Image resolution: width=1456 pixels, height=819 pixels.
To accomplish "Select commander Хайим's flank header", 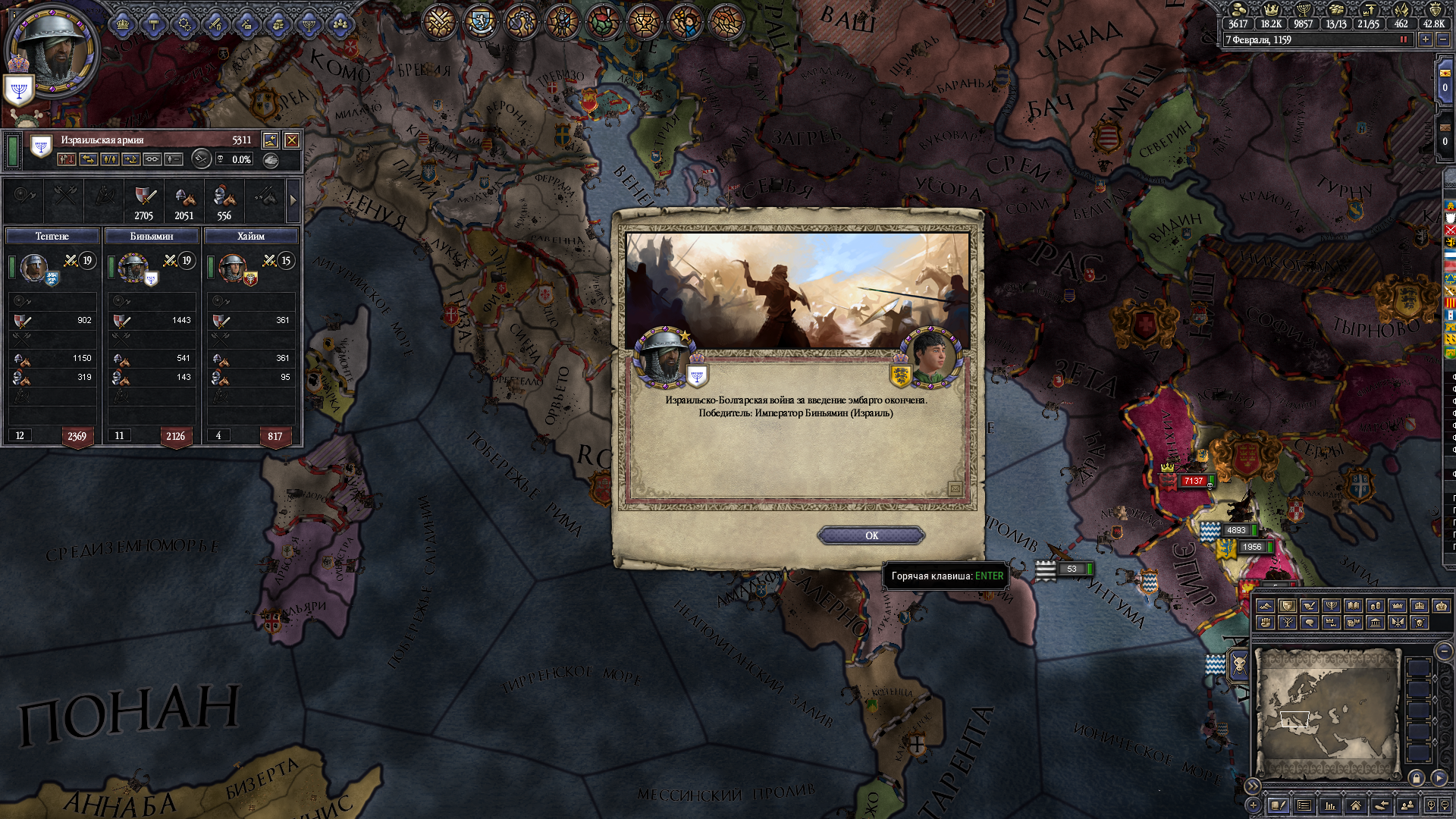I will 251,237.
